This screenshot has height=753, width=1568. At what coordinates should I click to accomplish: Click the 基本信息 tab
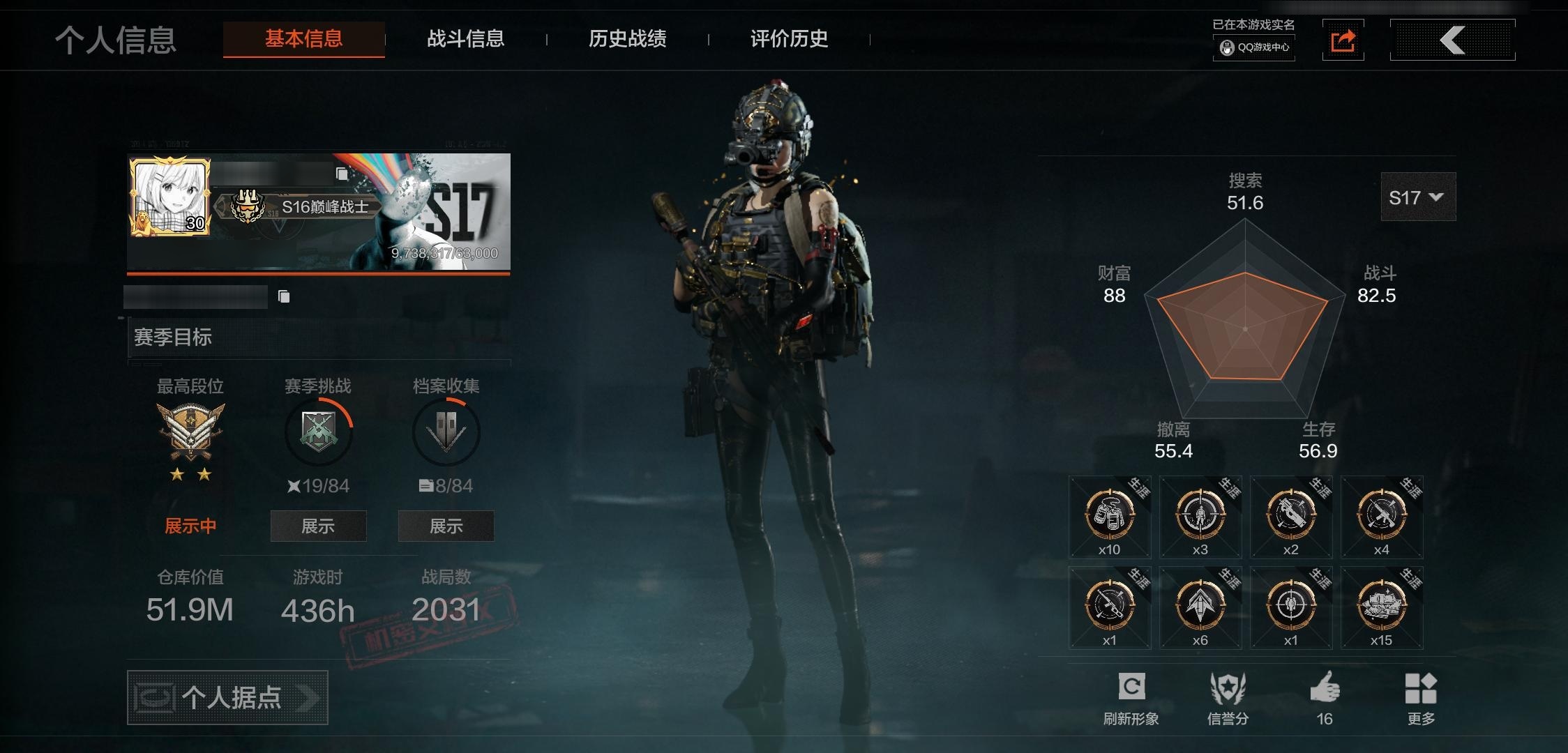coord(303,39)
